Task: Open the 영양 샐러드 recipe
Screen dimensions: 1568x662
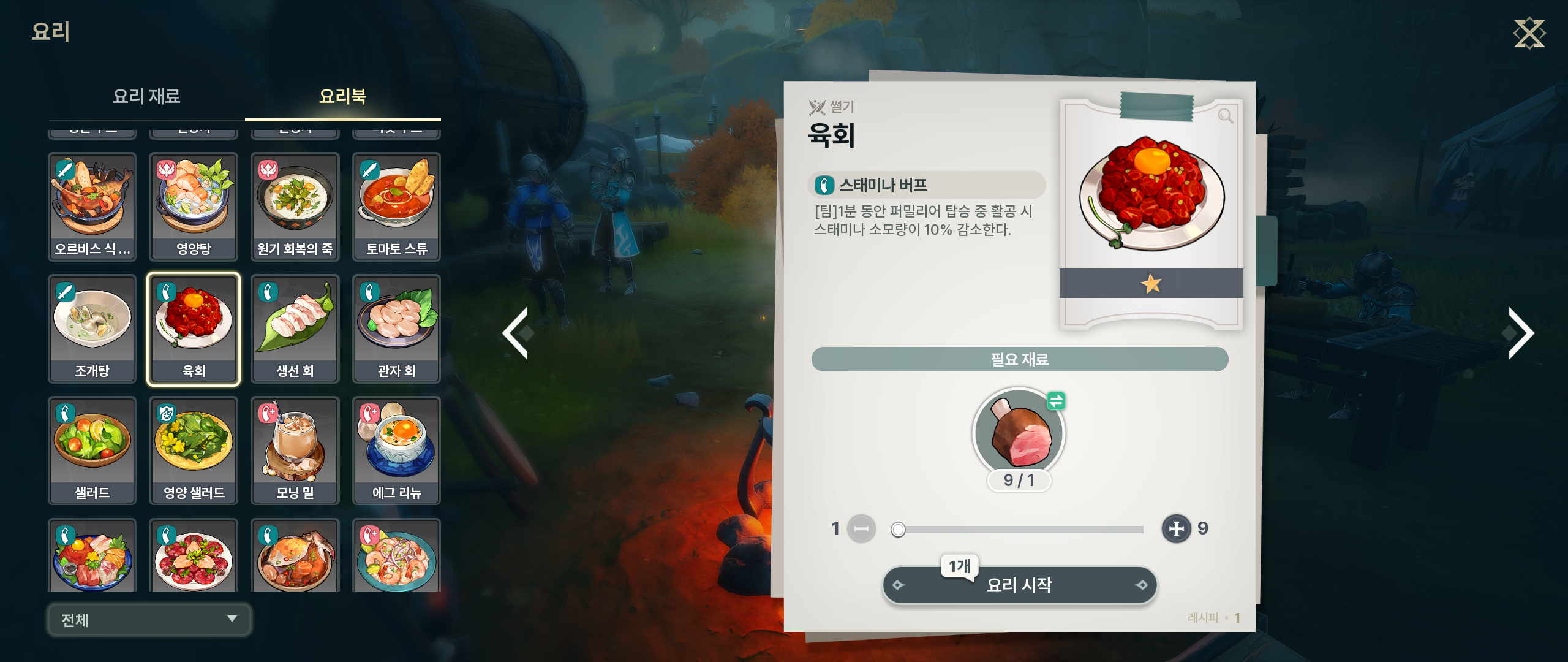Action: click(194, 451)
